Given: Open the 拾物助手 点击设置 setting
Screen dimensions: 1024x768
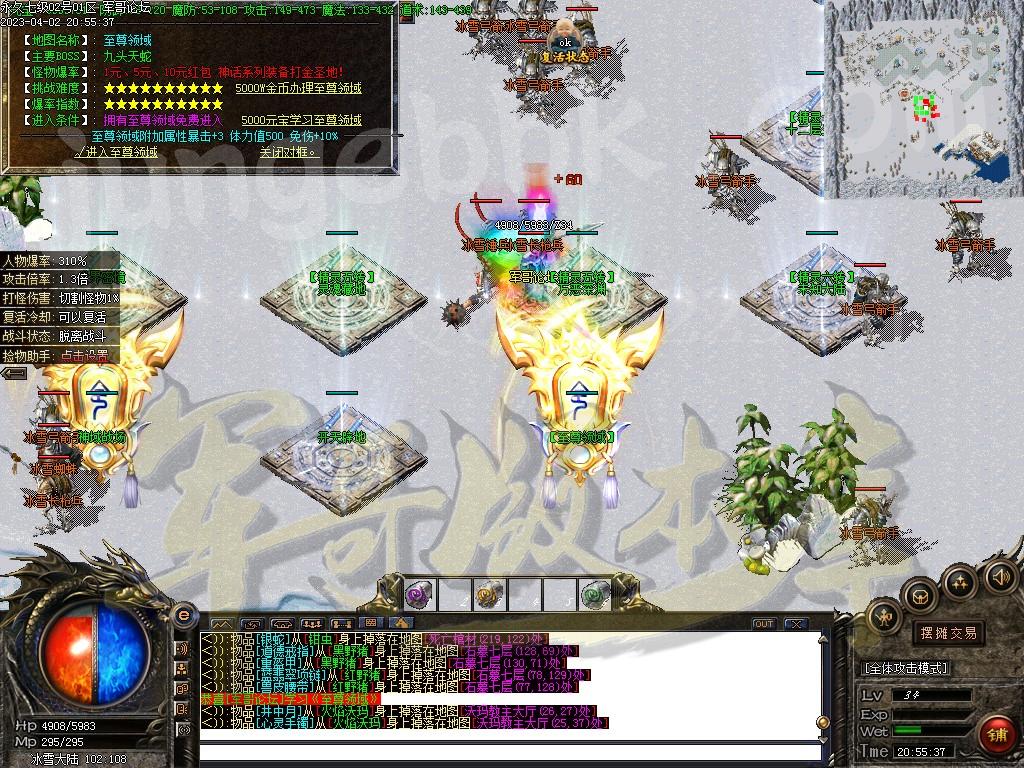Looking at the screenshot, I should (88, 355).
